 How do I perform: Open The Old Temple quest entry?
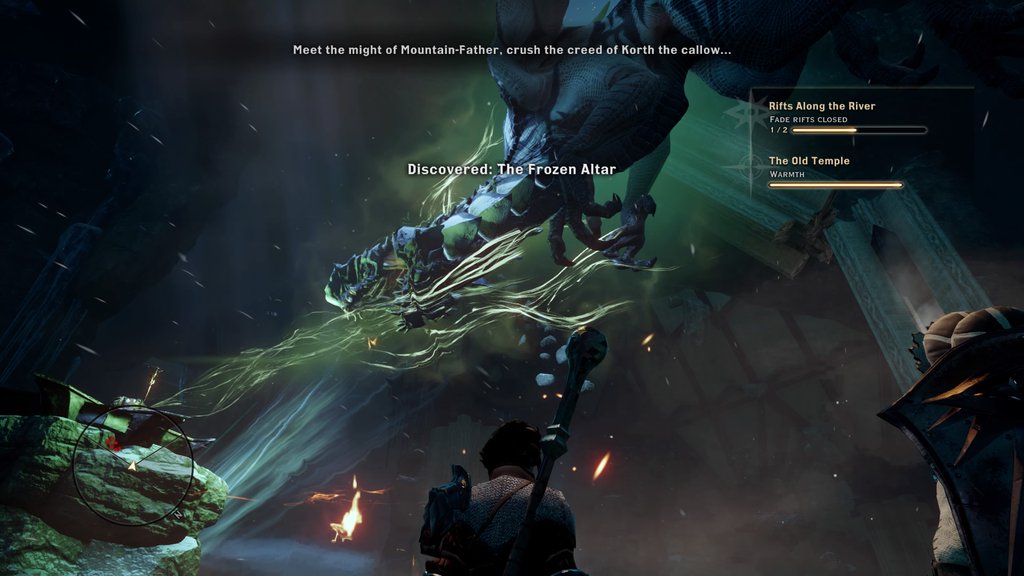809,161
